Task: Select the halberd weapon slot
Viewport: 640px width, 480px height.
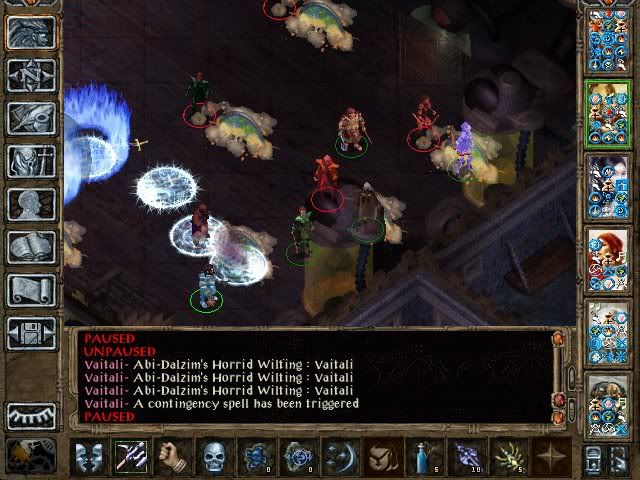Action: coord(132,458)
